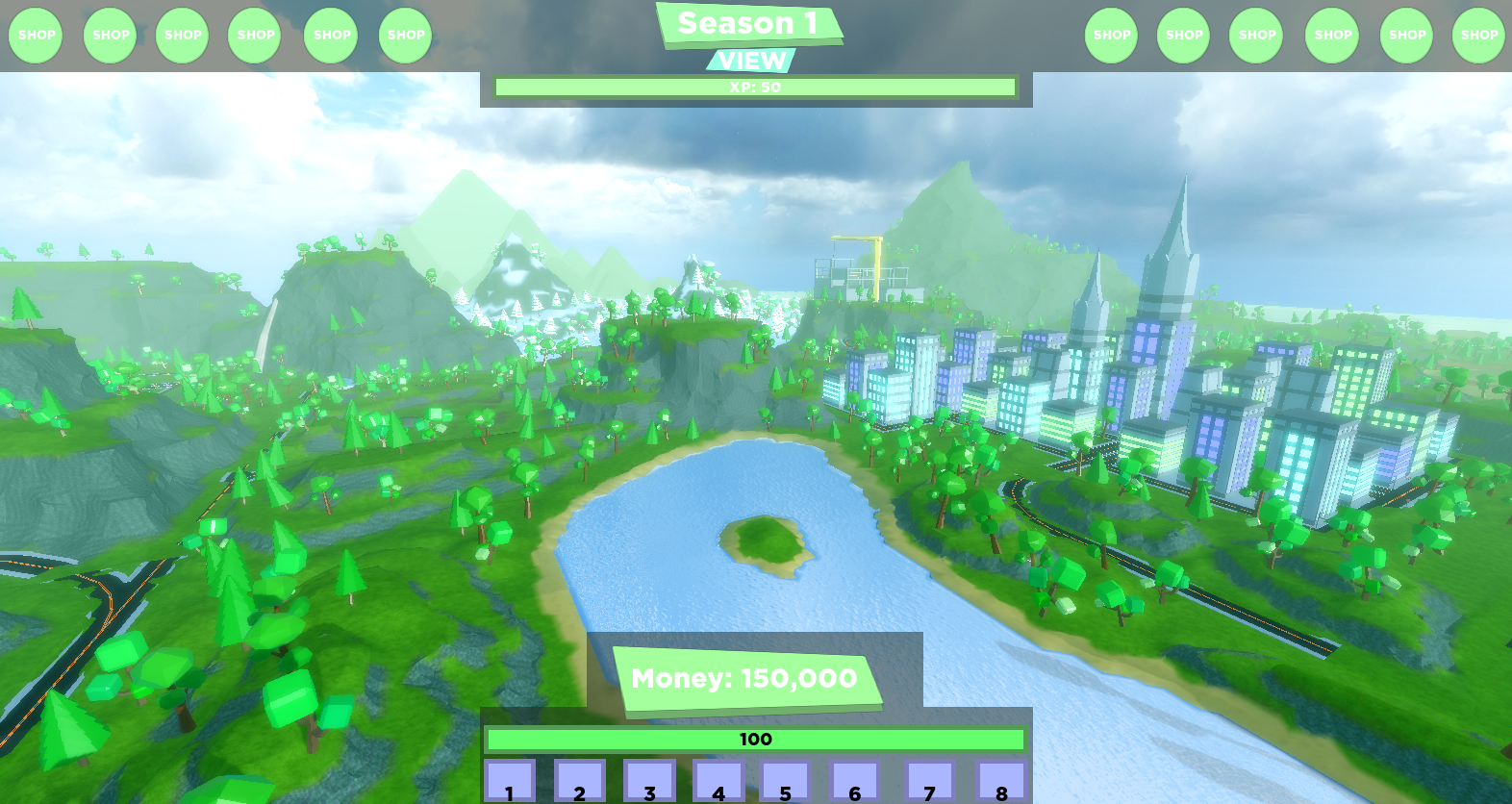The height and width of the screenshot is (804, 1512).
Task: Activate hotbar slot number 3
Action: coord(649,782)
